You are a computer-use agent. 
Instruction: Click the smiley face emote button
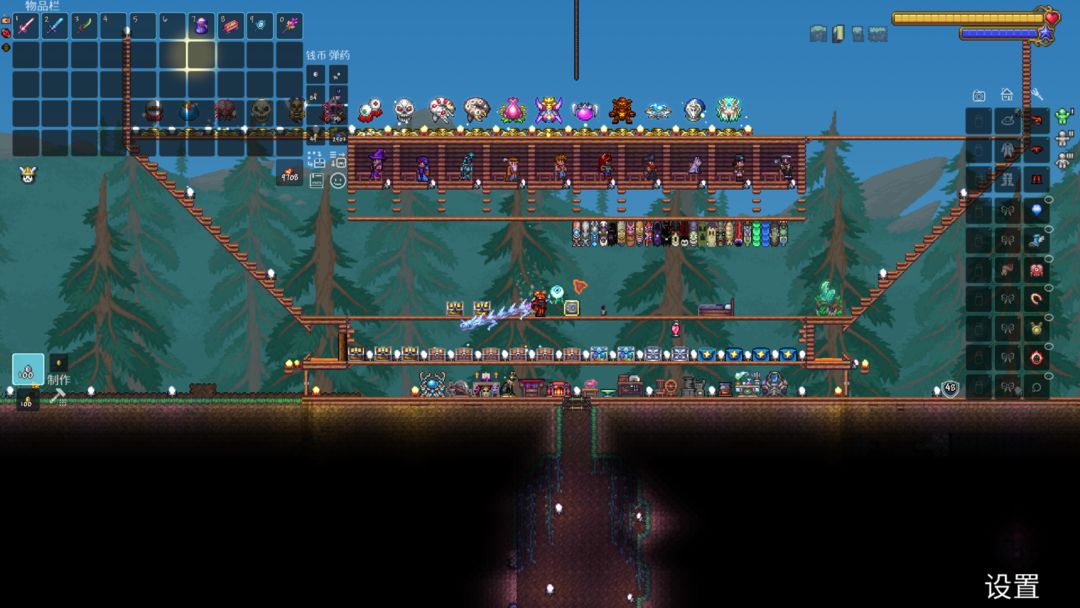tap(338, 181)
